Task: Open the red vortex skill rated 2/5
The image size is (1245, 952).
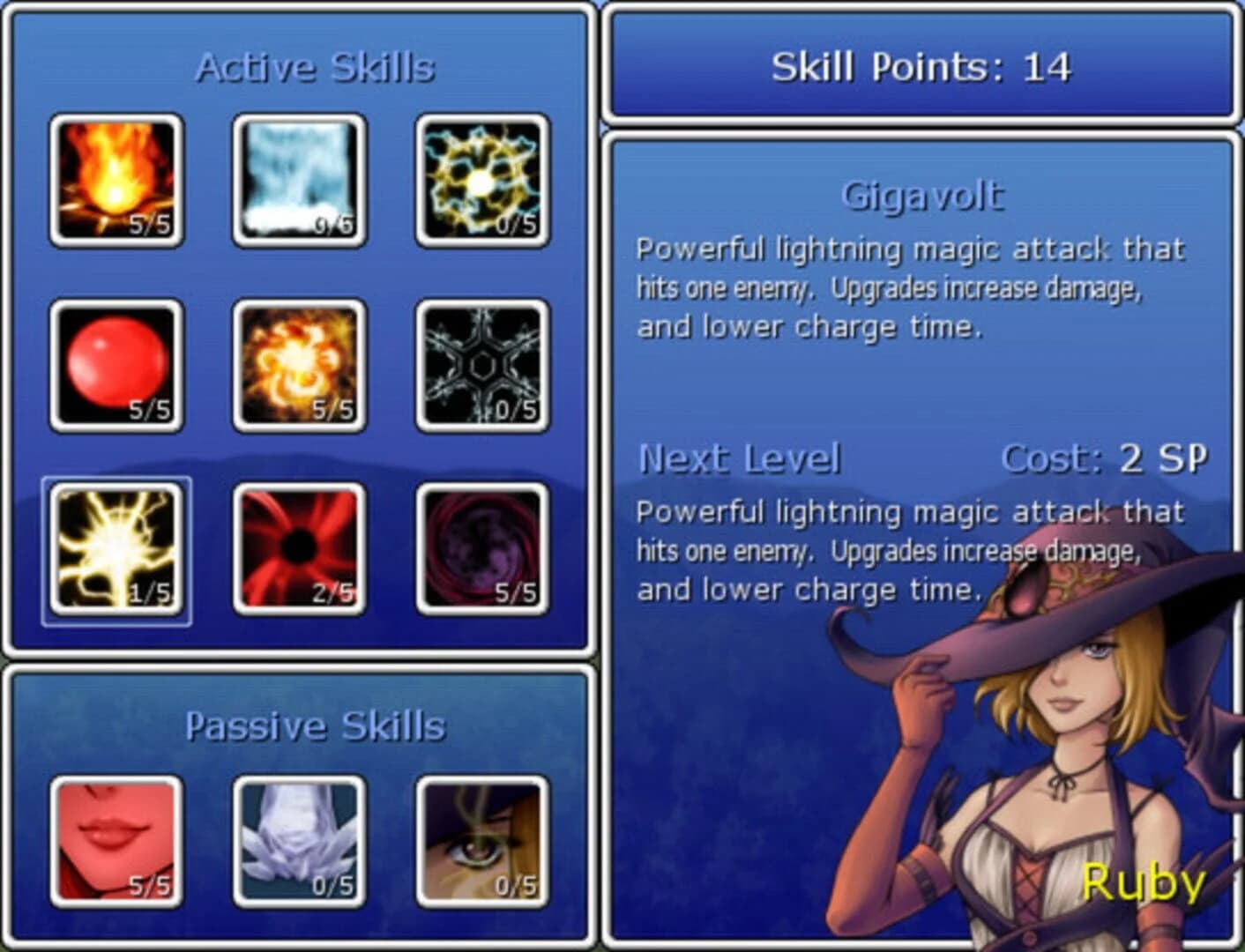Action: 296,548
